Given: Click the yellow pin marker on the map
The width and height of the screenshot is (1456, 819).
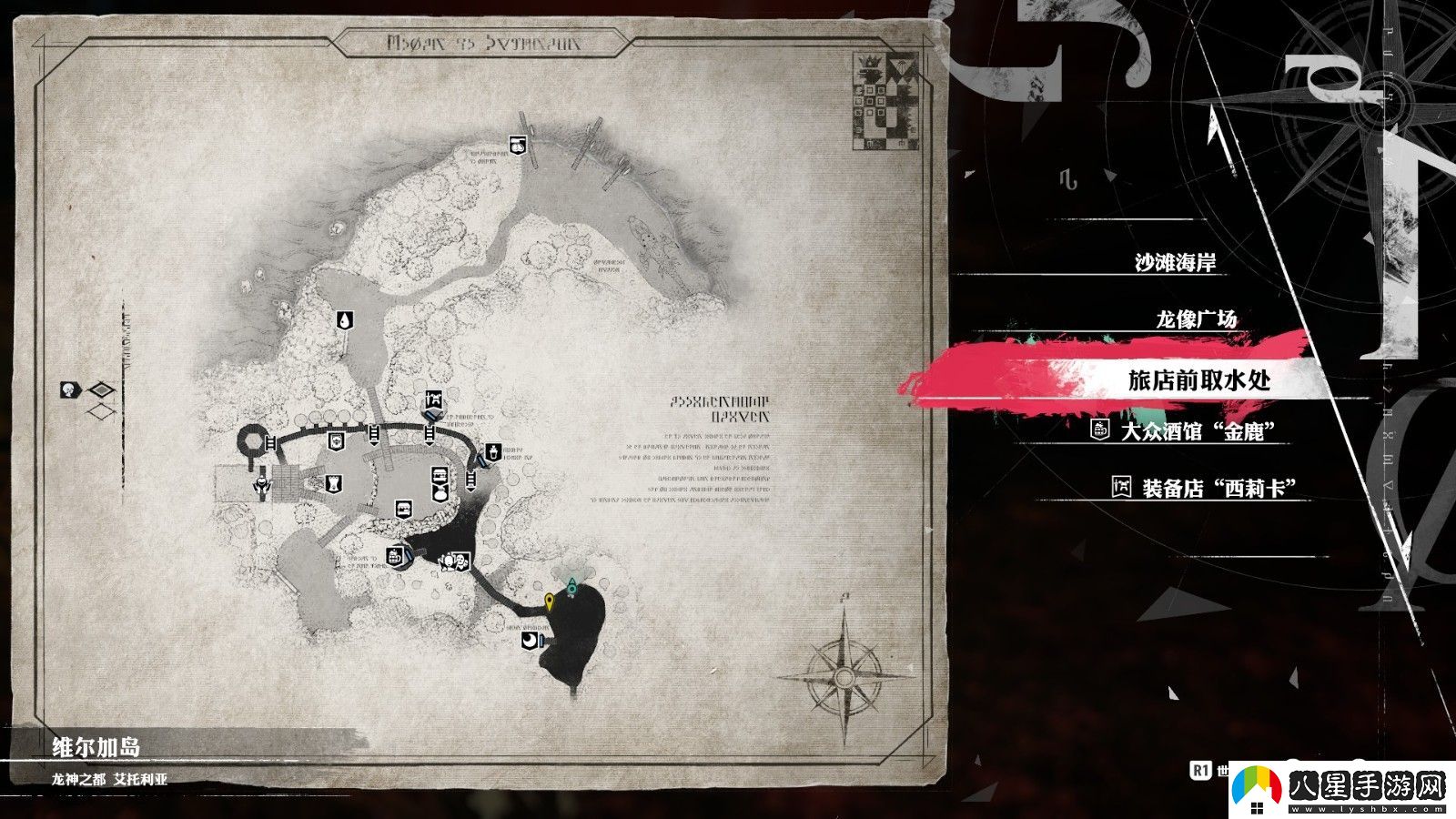Looking at the screenshot, I should pyautogui.click(x=550, y=601).
